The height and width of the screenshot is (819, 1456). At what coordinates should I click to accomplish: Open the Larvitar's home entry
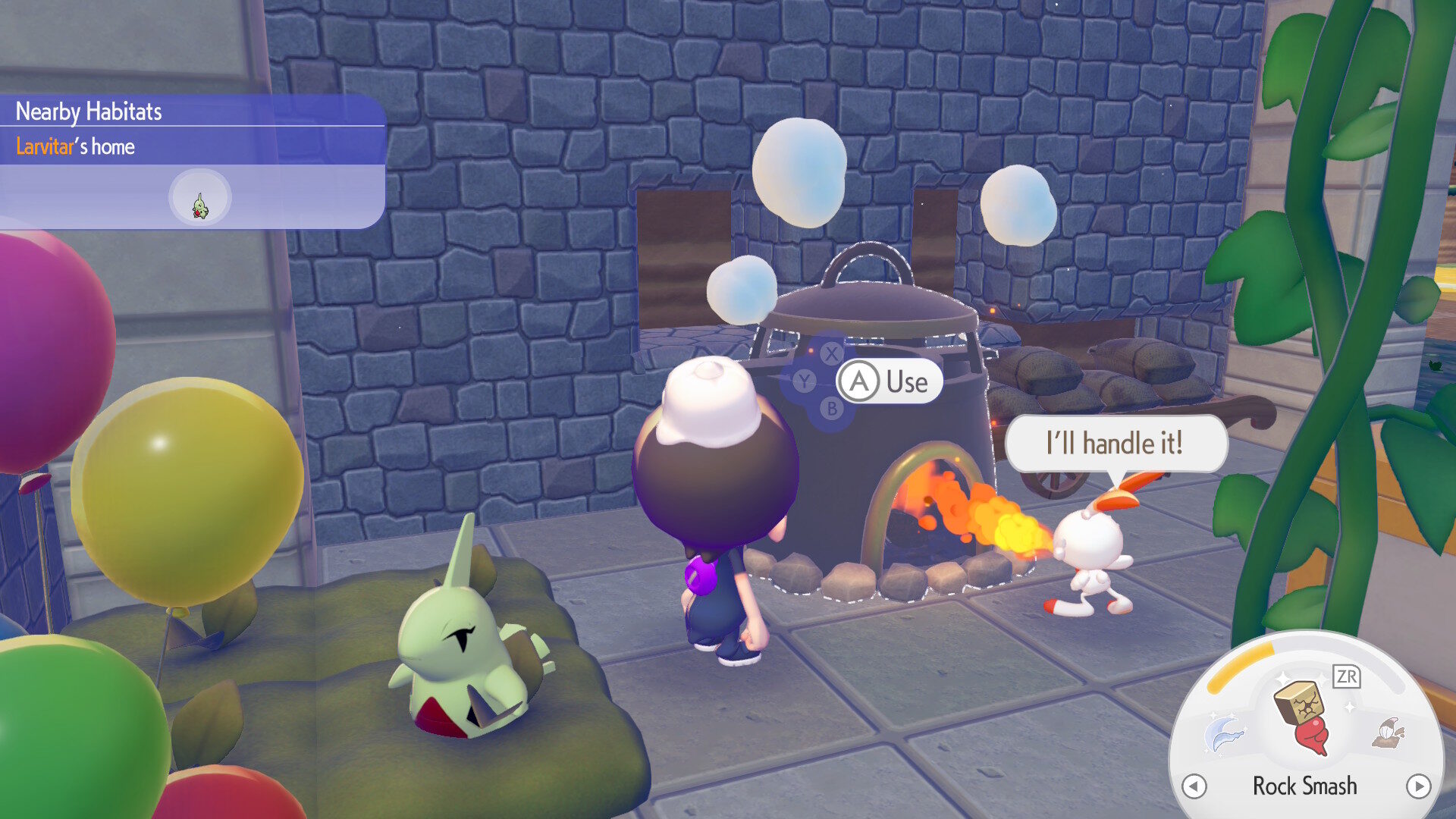click(x=74, y=146)
